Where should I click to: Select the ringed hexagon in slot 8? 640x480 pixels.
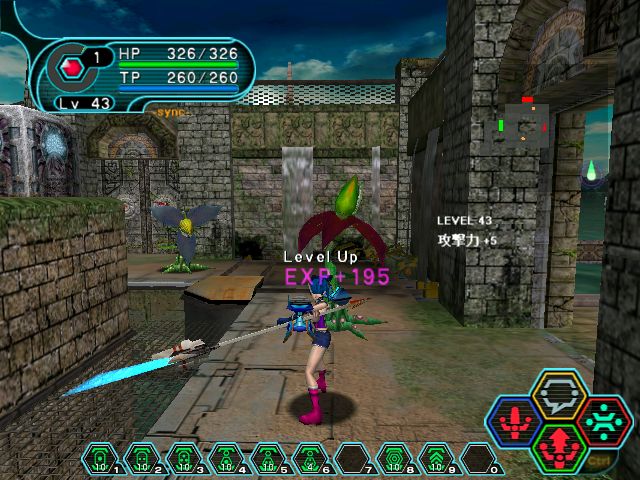394,459
